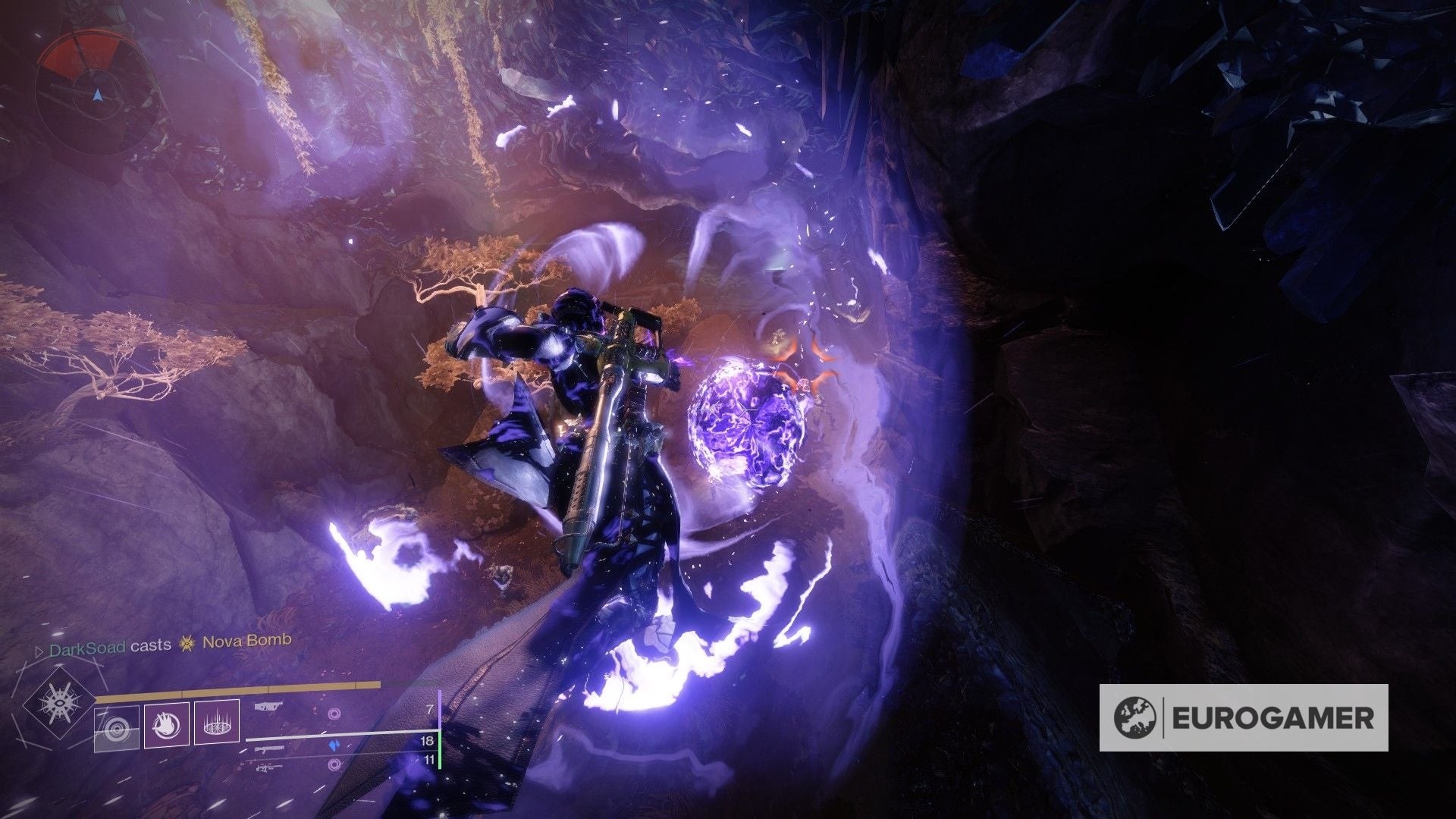Click the Vortex grenade ability icon

[217, 725]
